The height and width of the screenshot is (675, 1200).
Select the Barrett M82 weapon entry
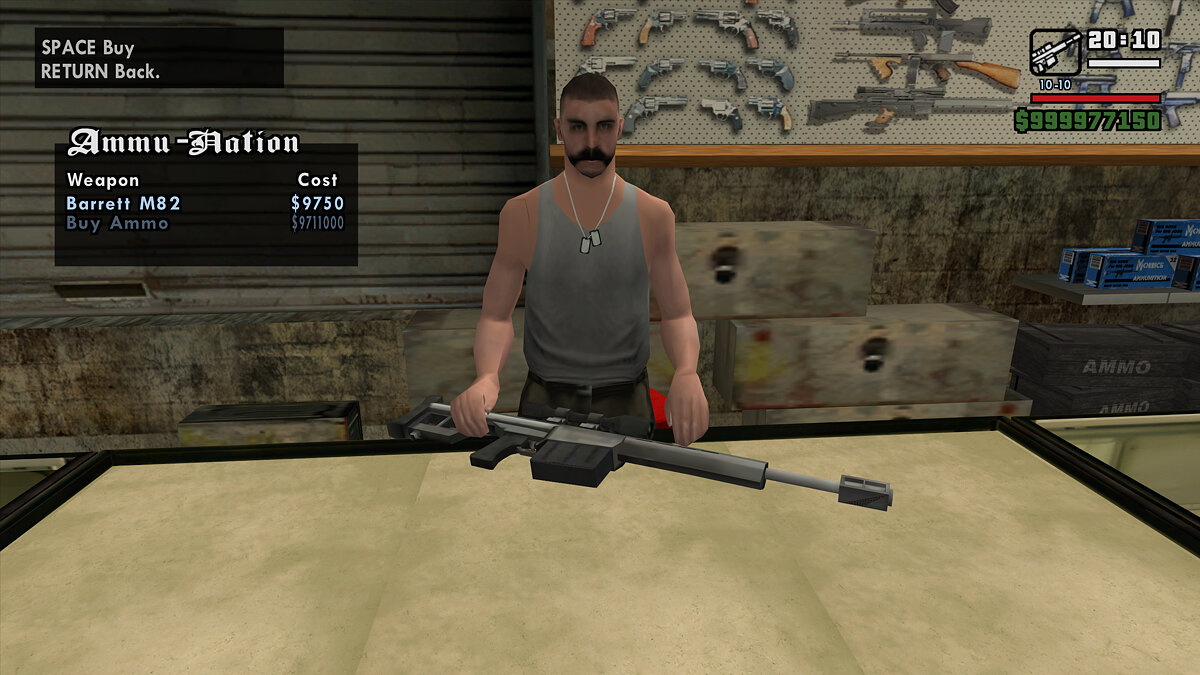tap(124, 203)
